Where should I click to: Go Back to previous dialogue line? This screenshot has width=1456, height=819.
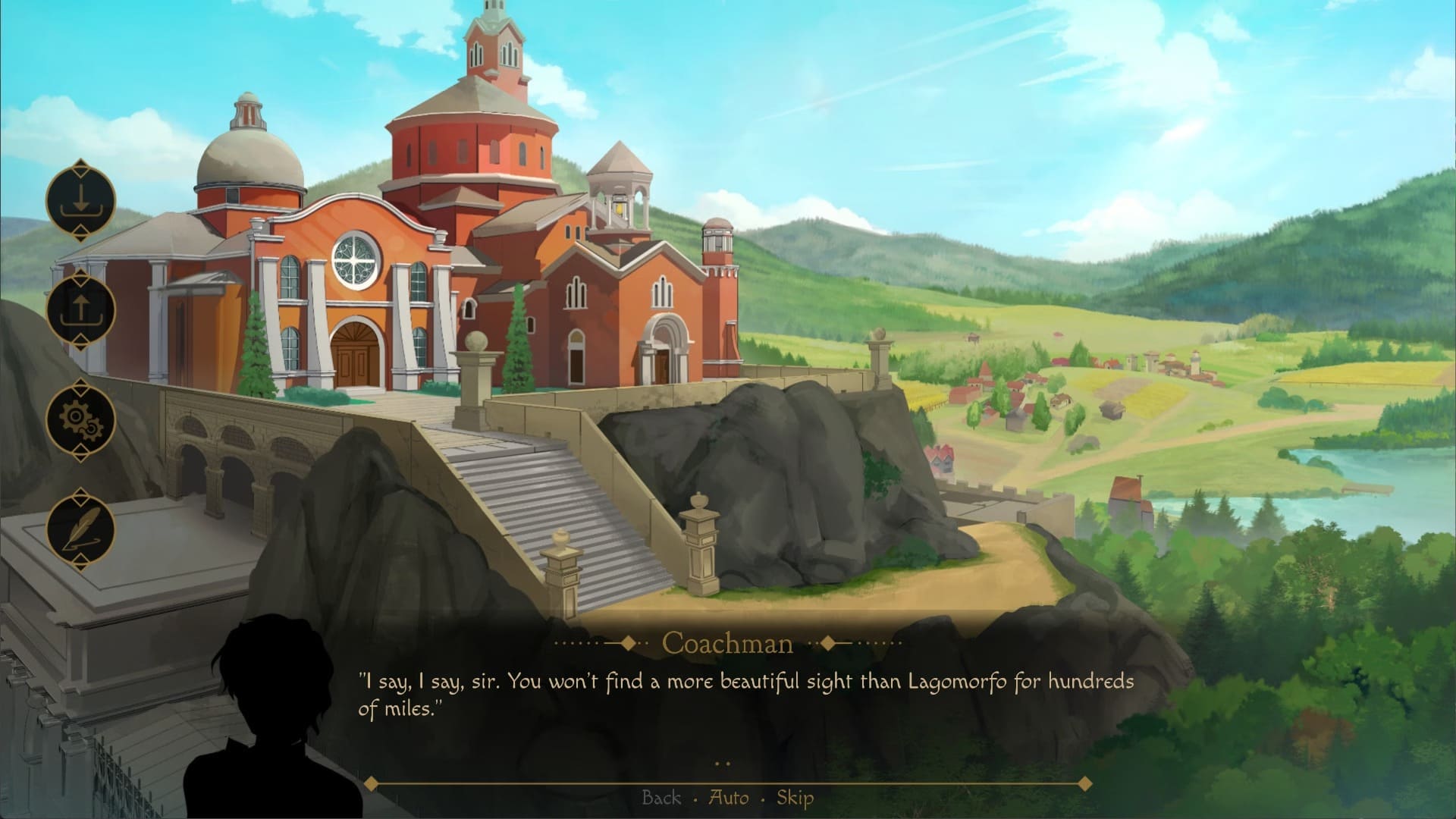[x=661, y=798]
